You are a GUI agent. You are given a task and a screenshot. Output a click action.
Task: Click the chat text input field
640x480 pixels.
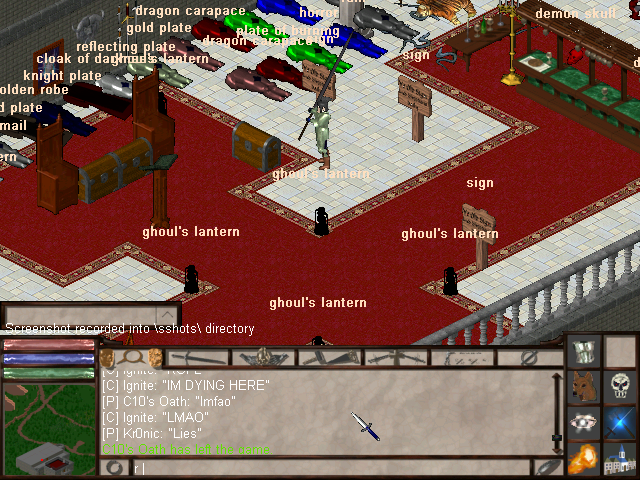[x=330, y=467]
